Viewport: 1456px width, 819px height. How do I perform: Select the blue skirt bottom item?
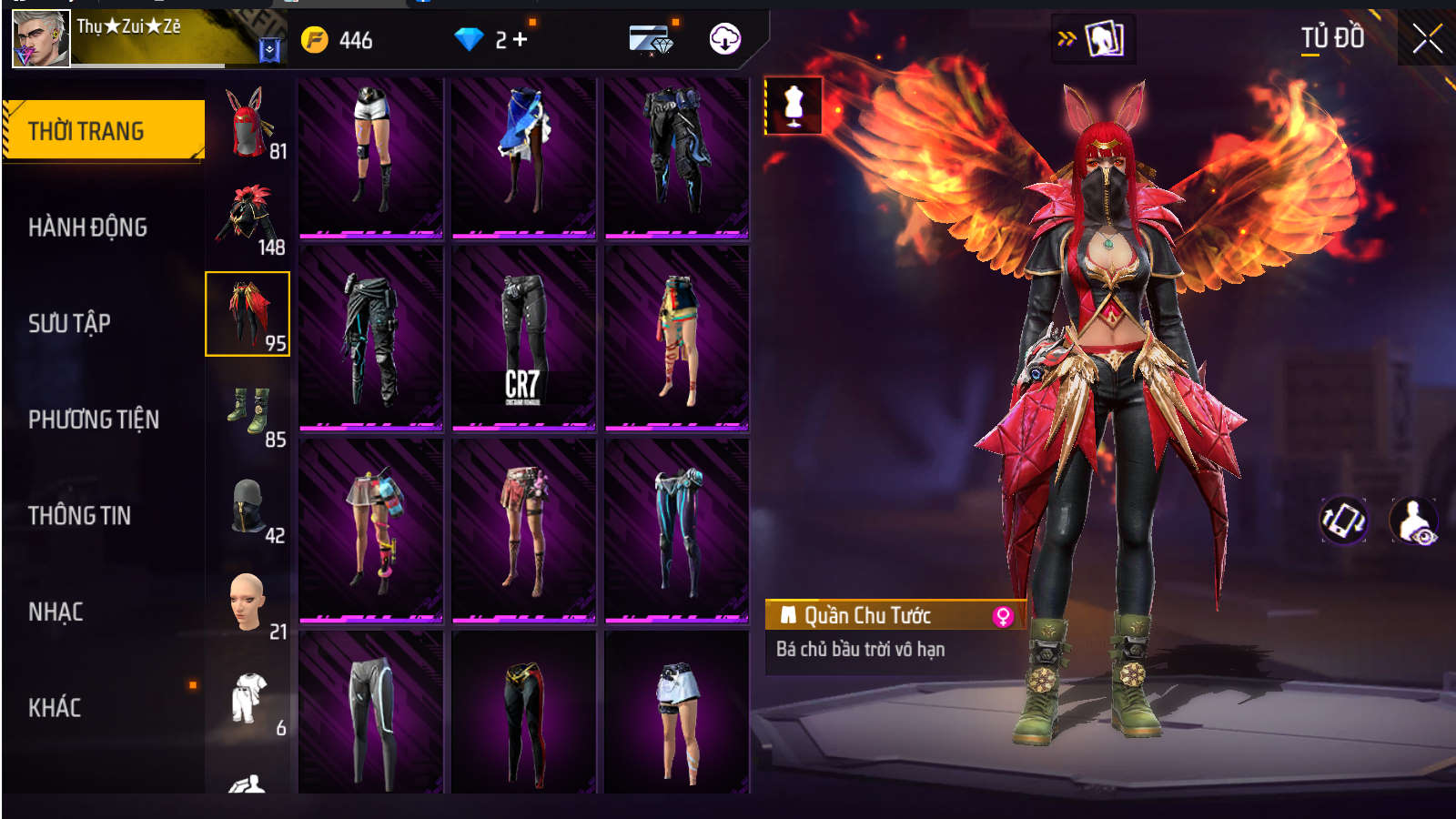point(523,157)
